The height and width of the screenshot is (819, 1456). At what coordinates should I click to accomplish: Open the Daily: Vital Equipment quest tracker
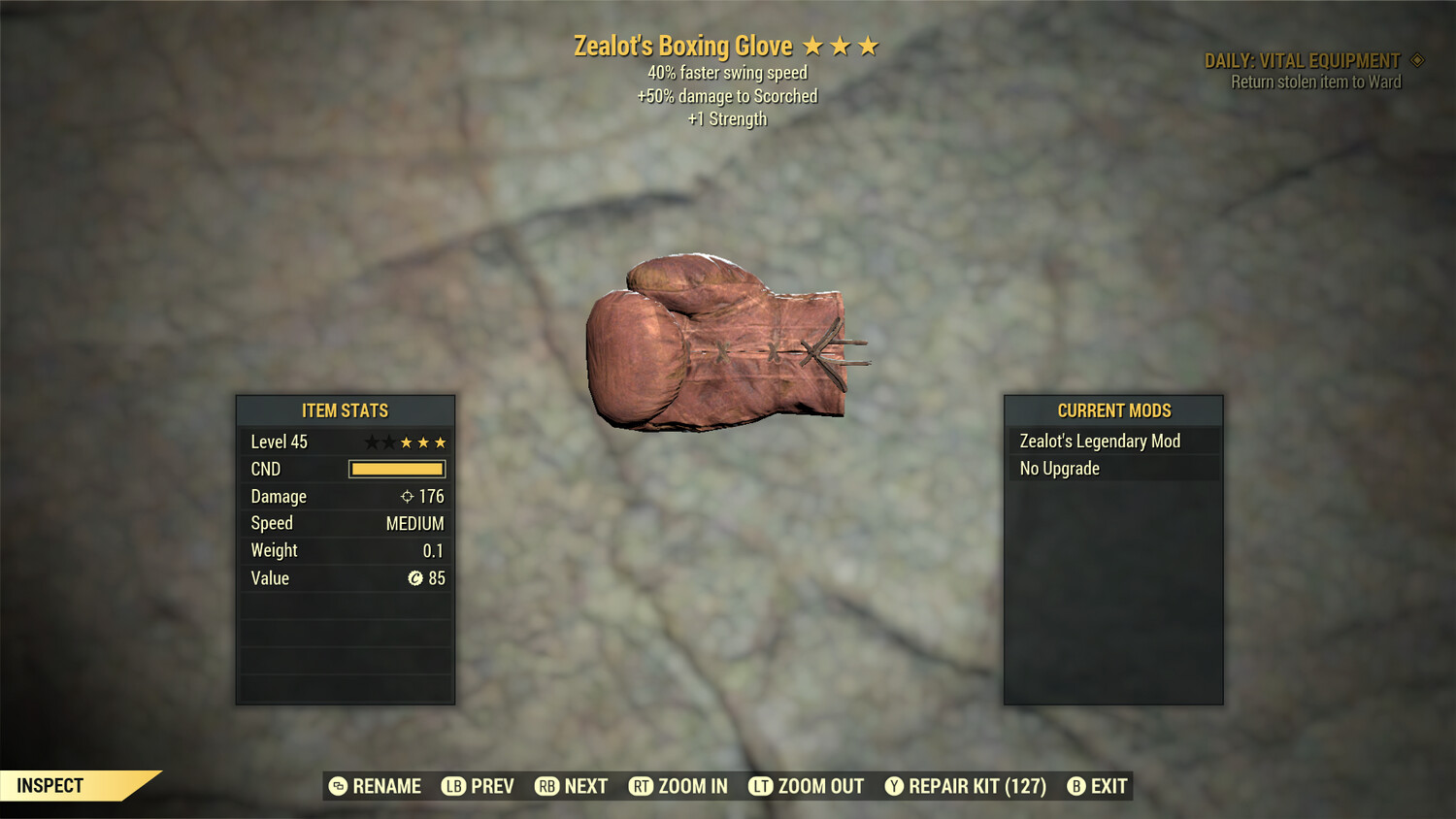pos(1303,61)
